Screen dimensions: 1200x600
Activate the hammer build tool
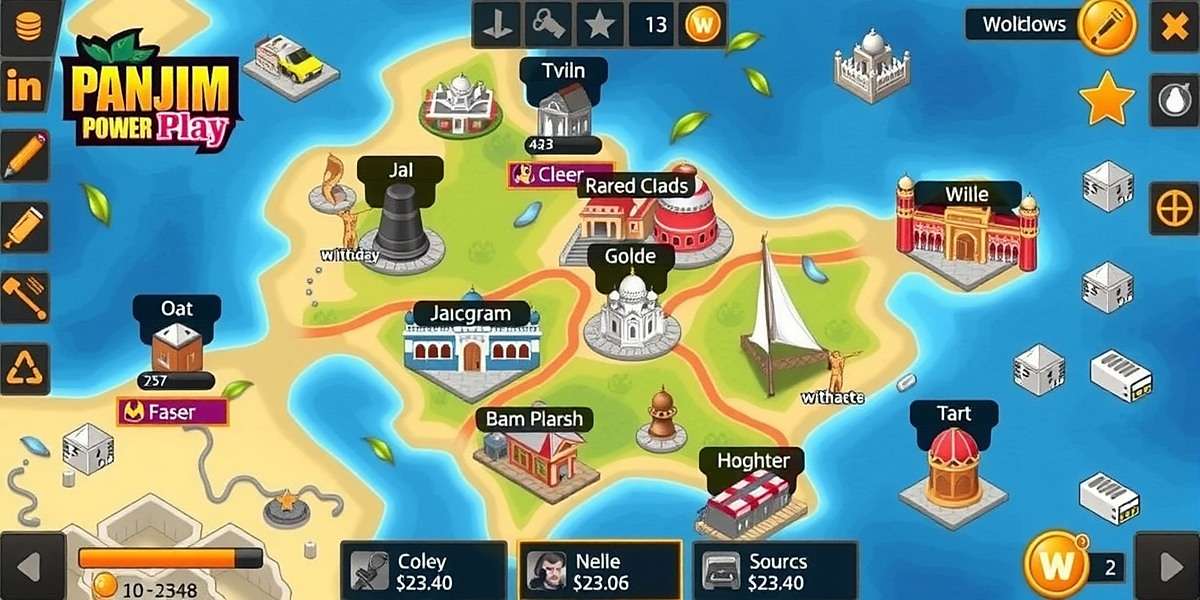click(x=24, y=297)
